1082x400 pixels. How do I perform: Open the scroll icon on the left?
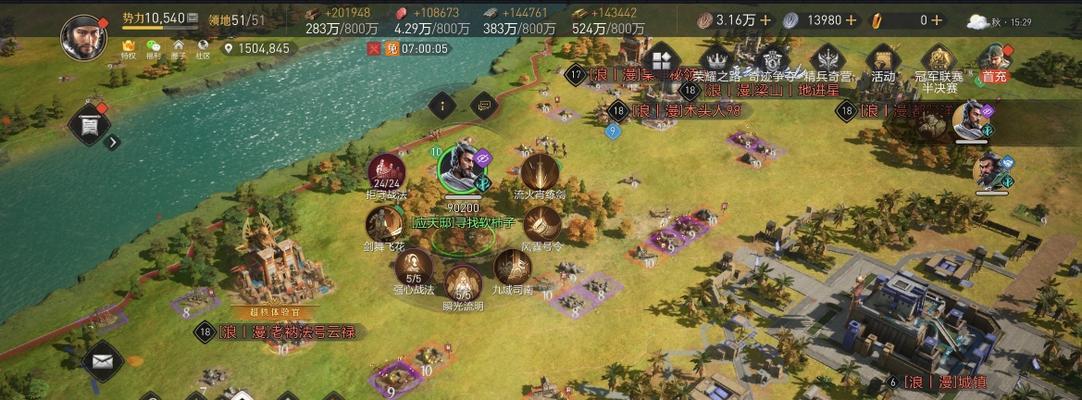point(89,124)
